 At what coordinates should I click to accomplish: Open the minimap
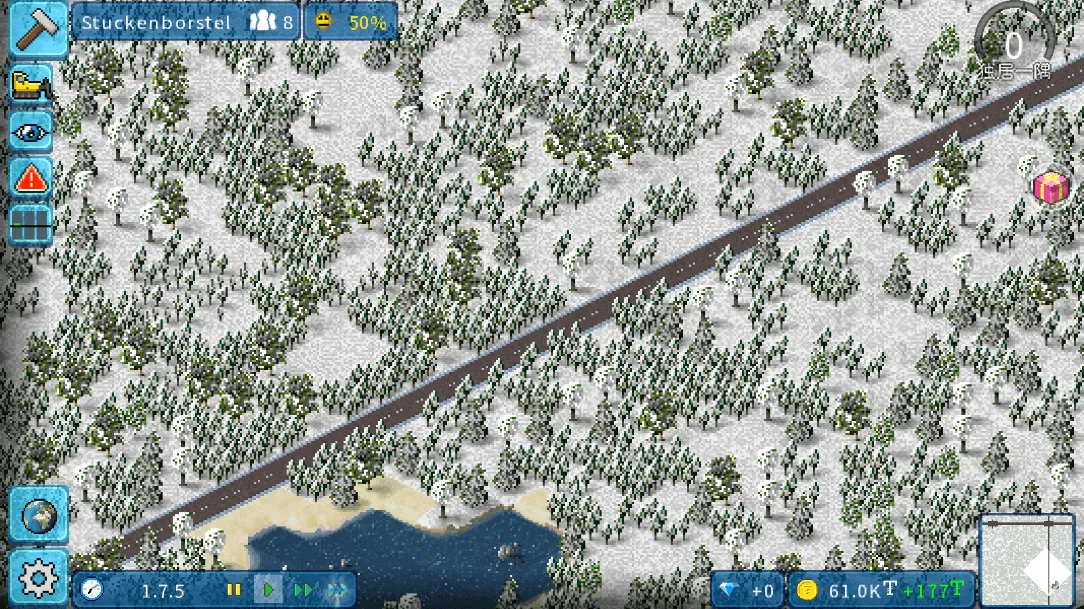tap(1028, 562)
